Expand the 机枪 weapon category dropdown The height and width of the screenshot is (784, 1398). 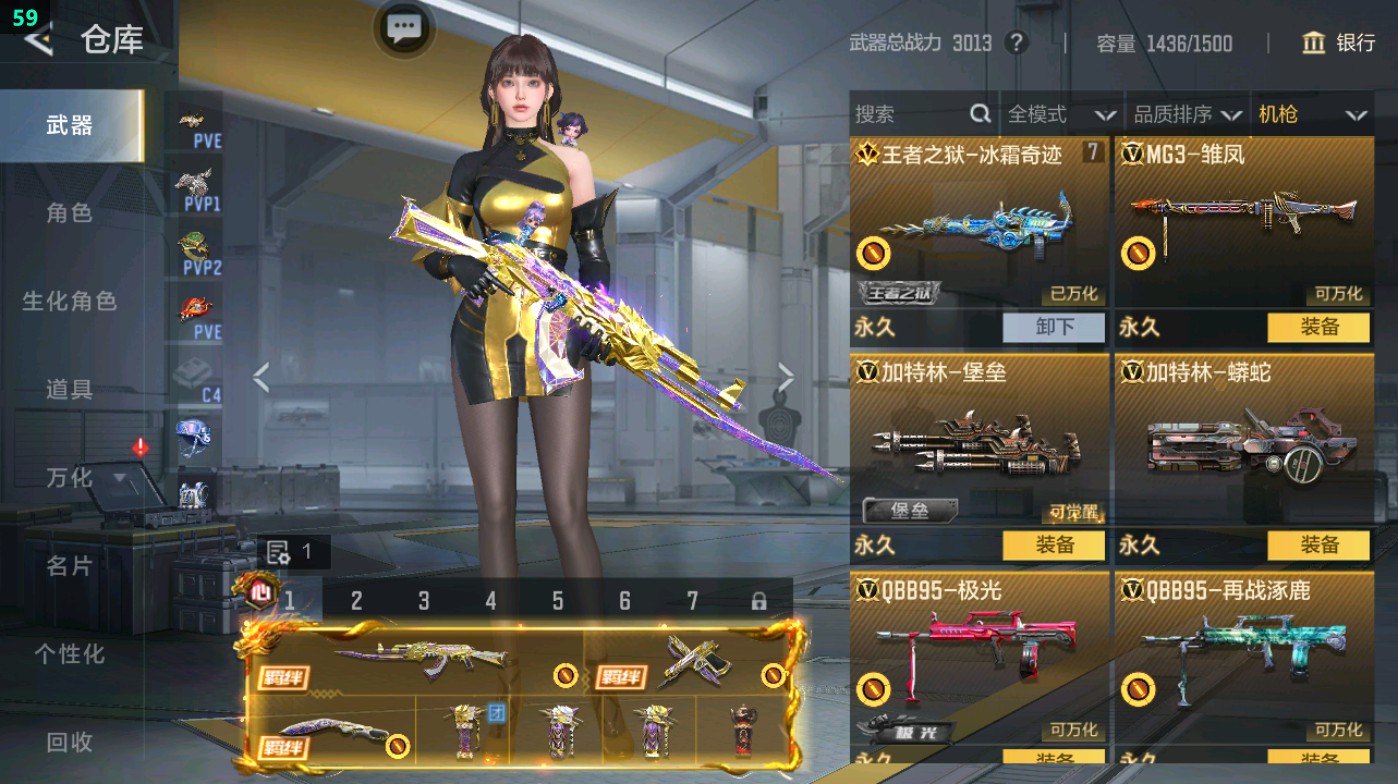1311,114
